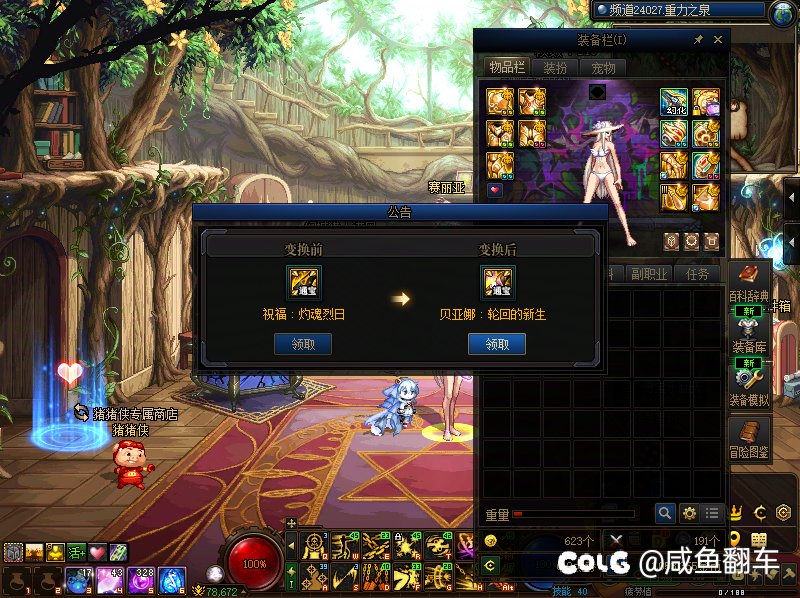The width and height of the screenshot is (800, 598).
Task: Open the 宠物 pet tab
Action: 603,68
